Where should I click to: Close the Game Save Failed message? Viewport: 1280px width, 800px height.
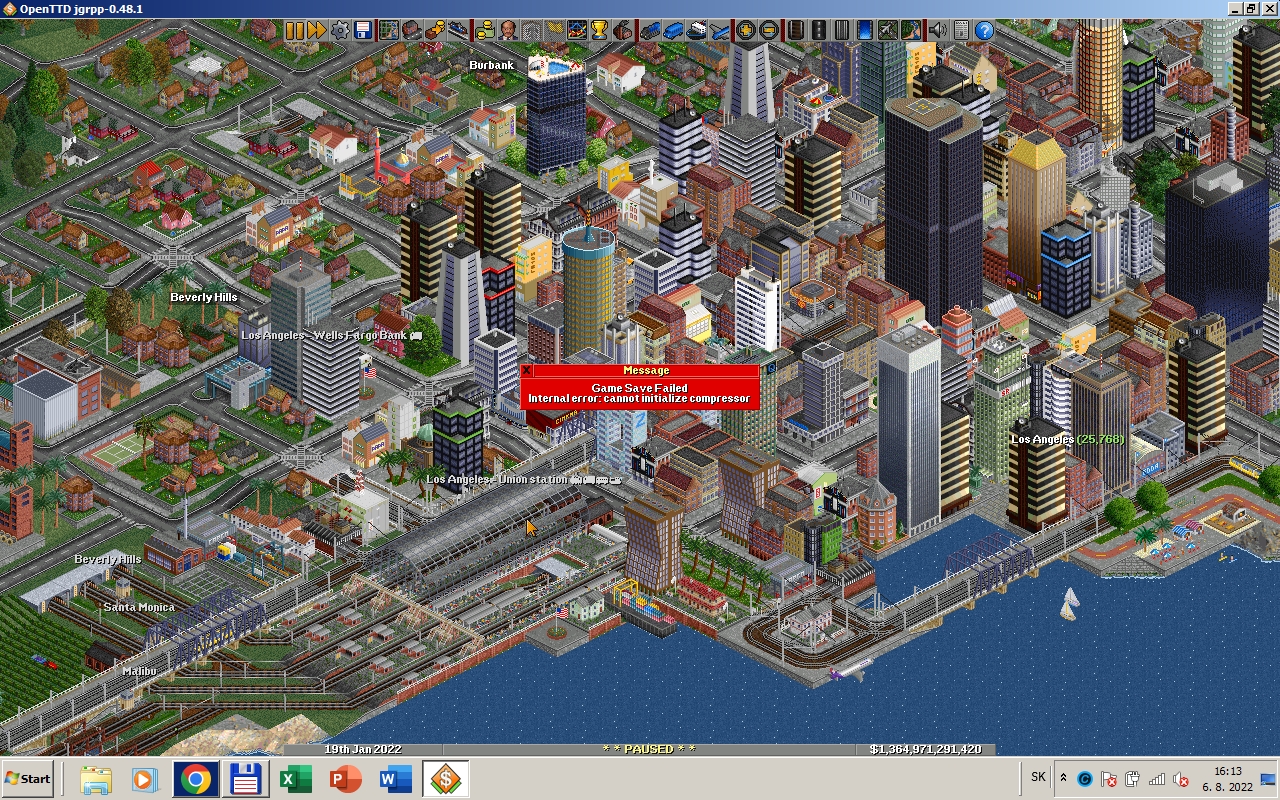pos(527,370)
